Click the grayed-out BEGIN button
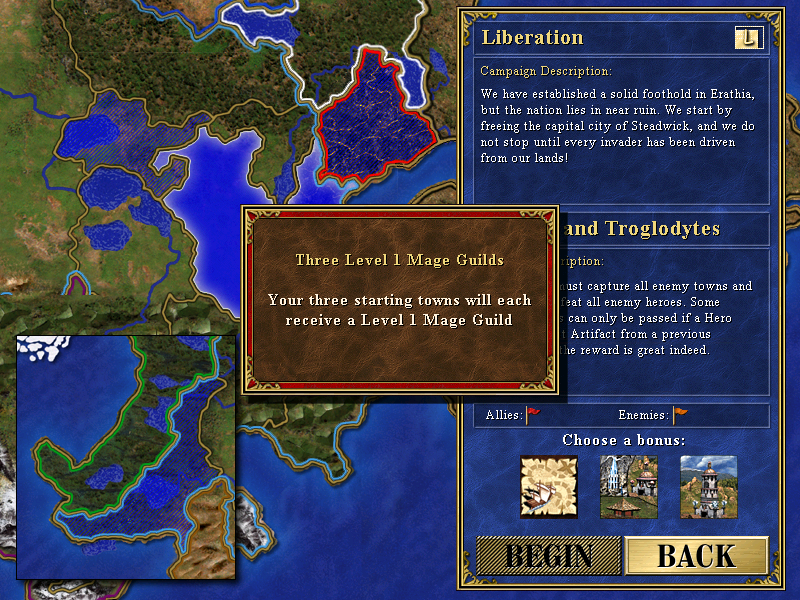The image size is (800, 600). 548,557
